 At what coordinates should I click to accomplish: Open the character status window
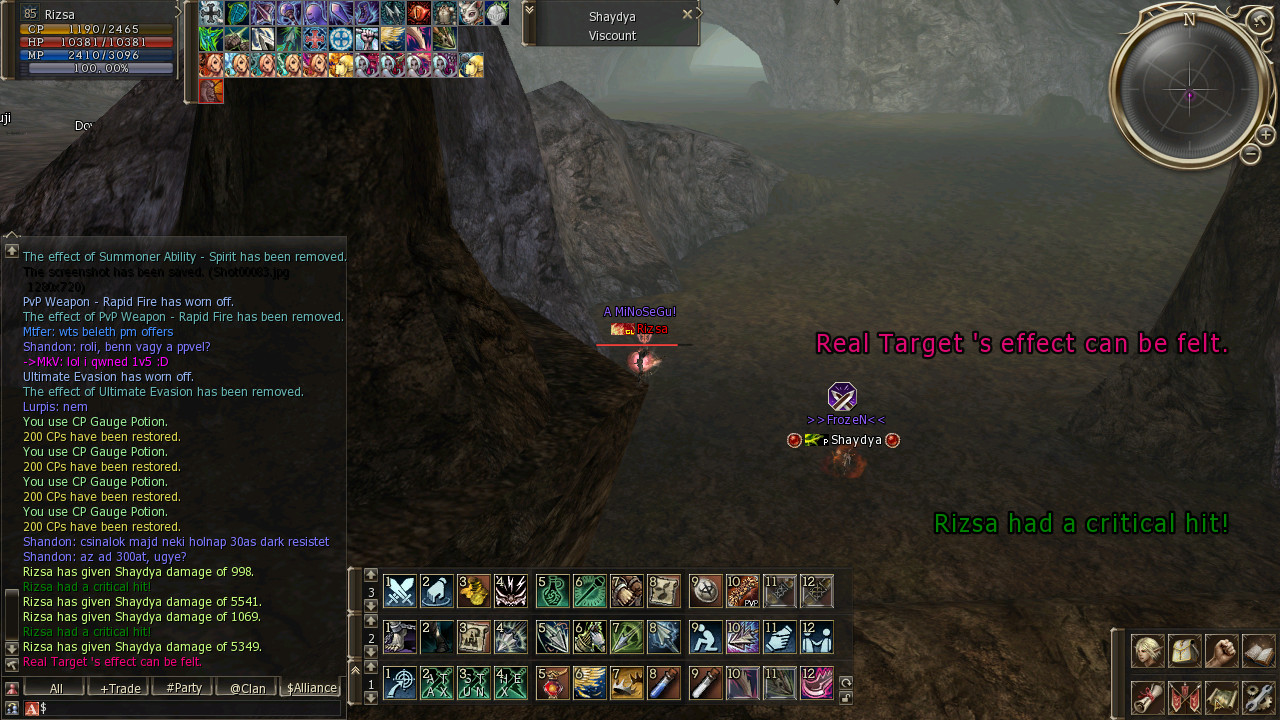(x=1147, y=651)
